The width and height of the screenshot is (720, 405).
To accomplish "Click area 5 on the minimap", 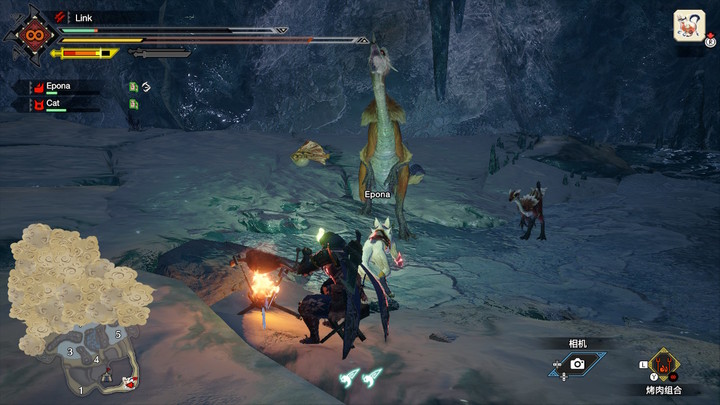I will 117,333.
